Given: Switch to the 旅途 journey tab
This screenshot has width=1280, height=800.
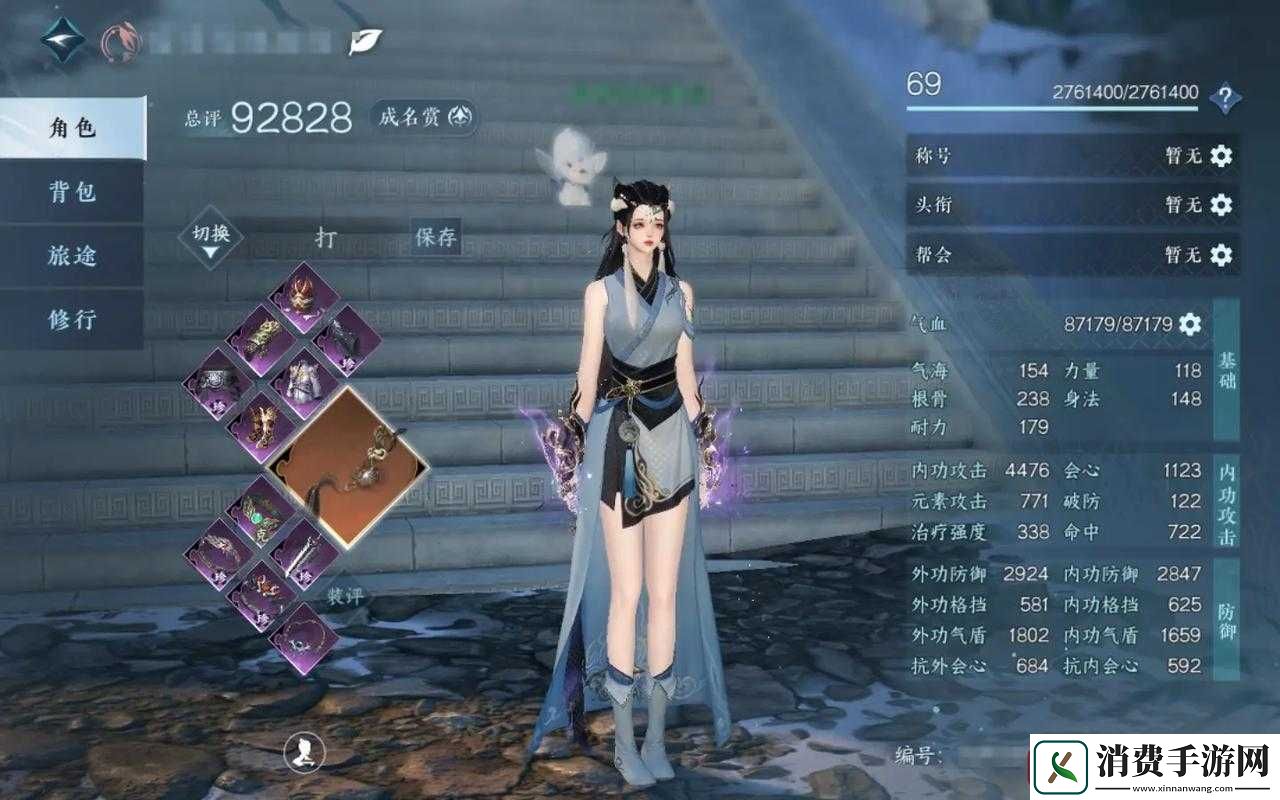Looking at the screenshot, I should 72,256.
